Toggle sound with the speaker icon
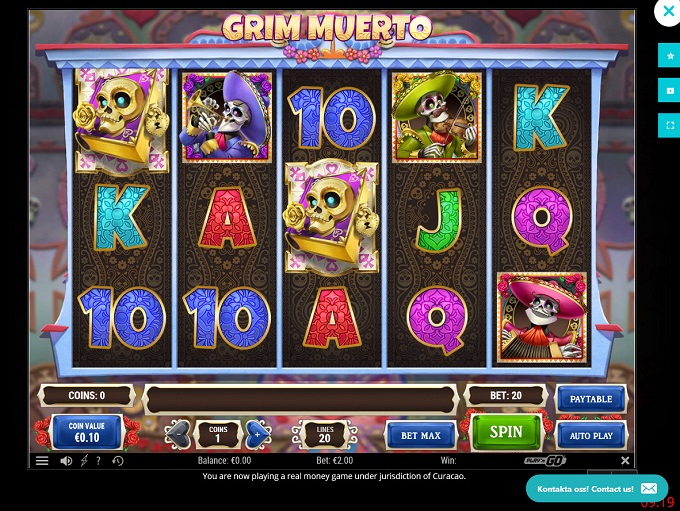The image size is (680, 511). point(66,461)
